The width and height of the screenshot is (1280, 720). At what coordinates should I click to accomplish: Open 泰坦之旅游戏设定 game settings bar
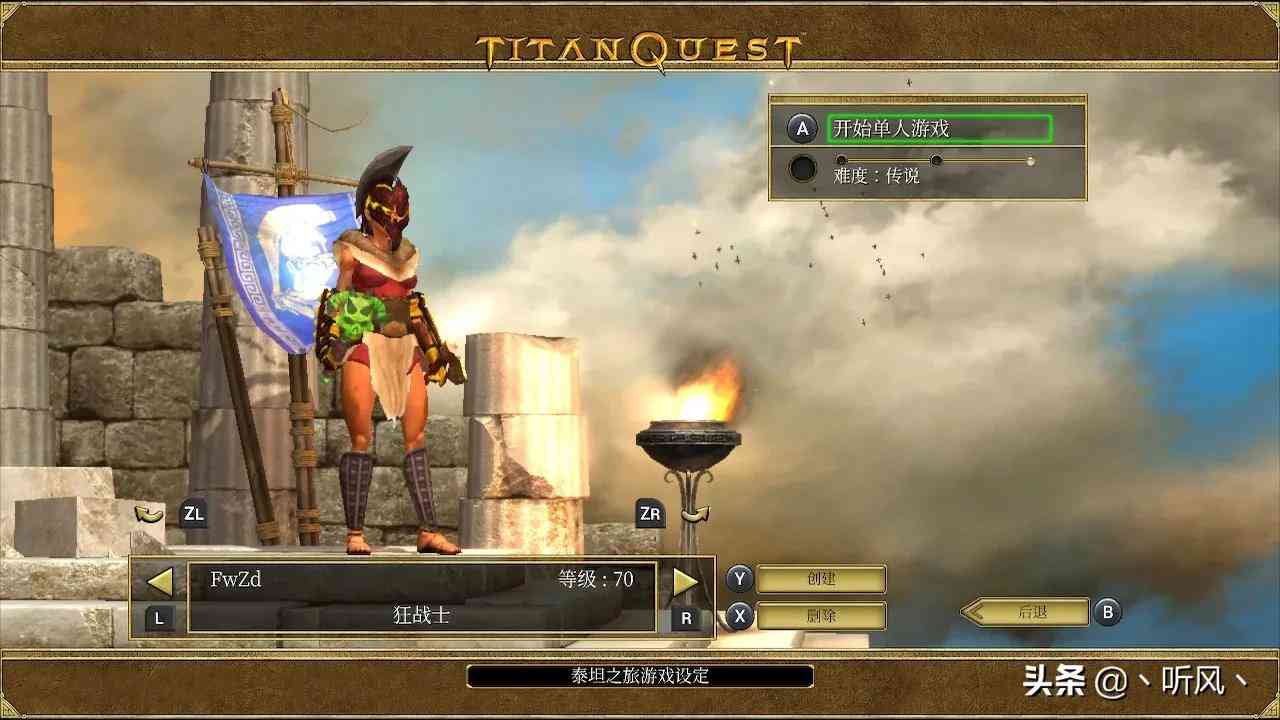(640, 676)
